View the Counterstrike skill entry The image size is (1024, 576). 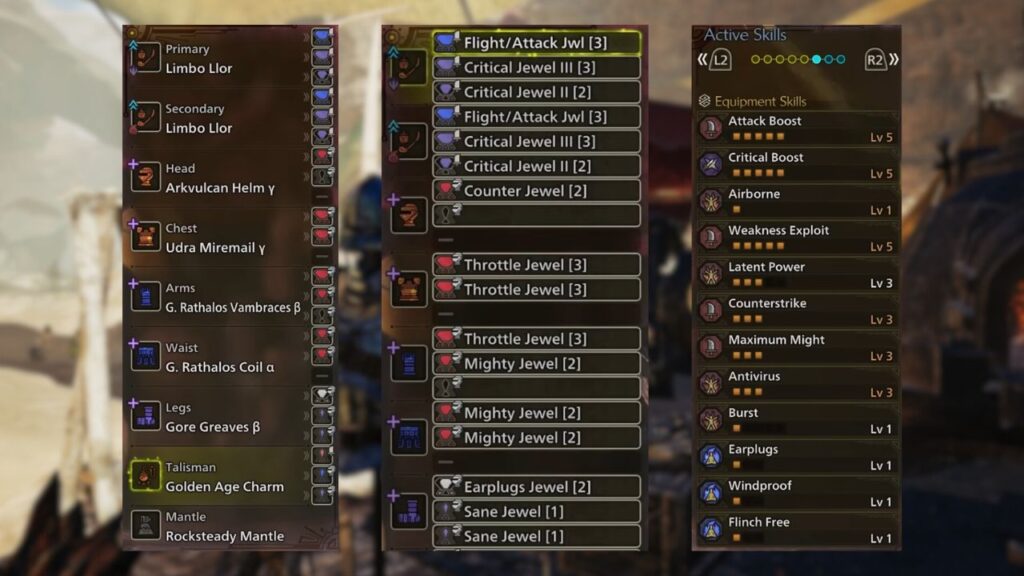click(x=797, y=311)
